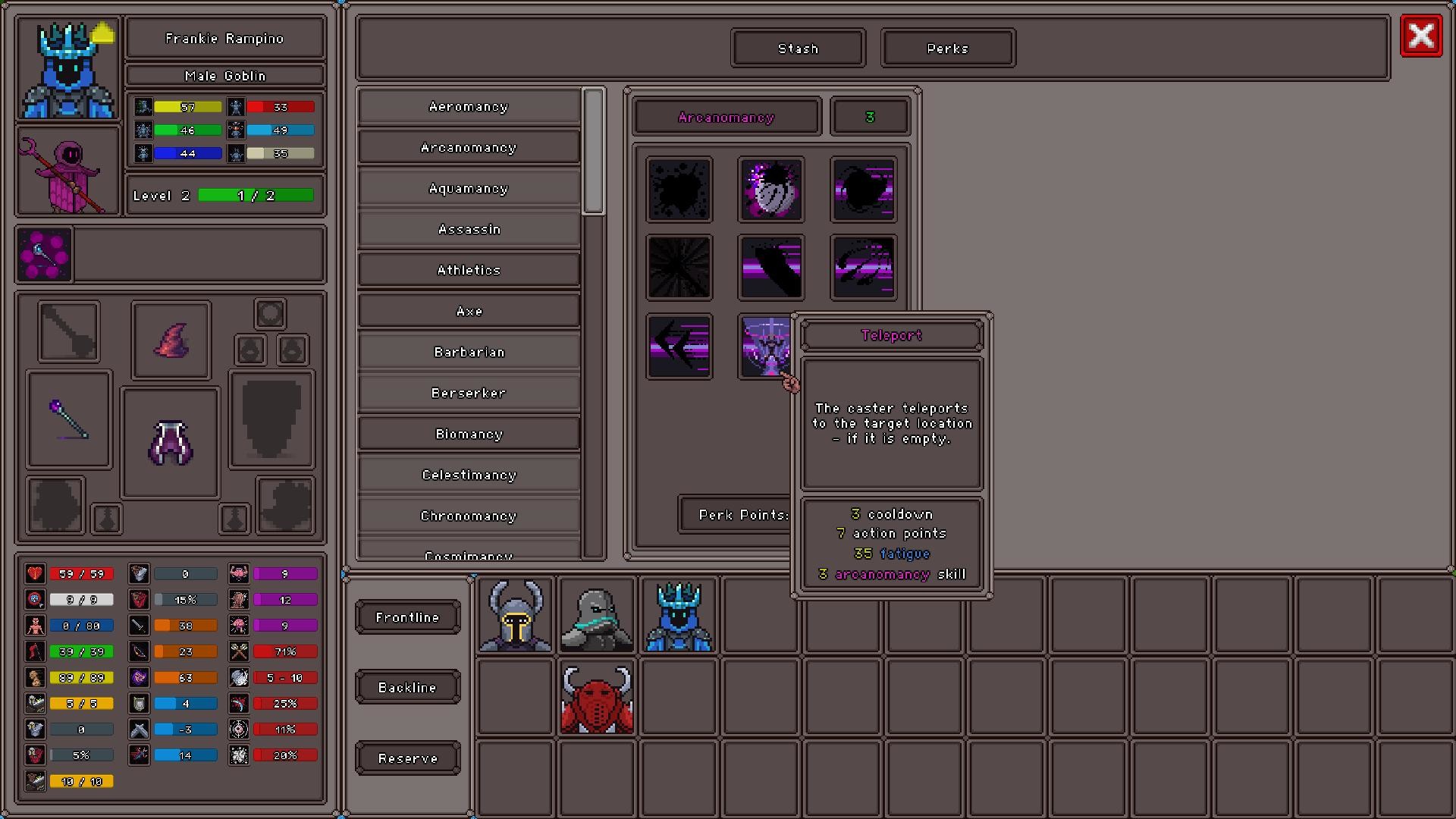Click Frankie Rampino's character portrait
The width and height of the screenshot is (1456, 819).
point(67,69)
